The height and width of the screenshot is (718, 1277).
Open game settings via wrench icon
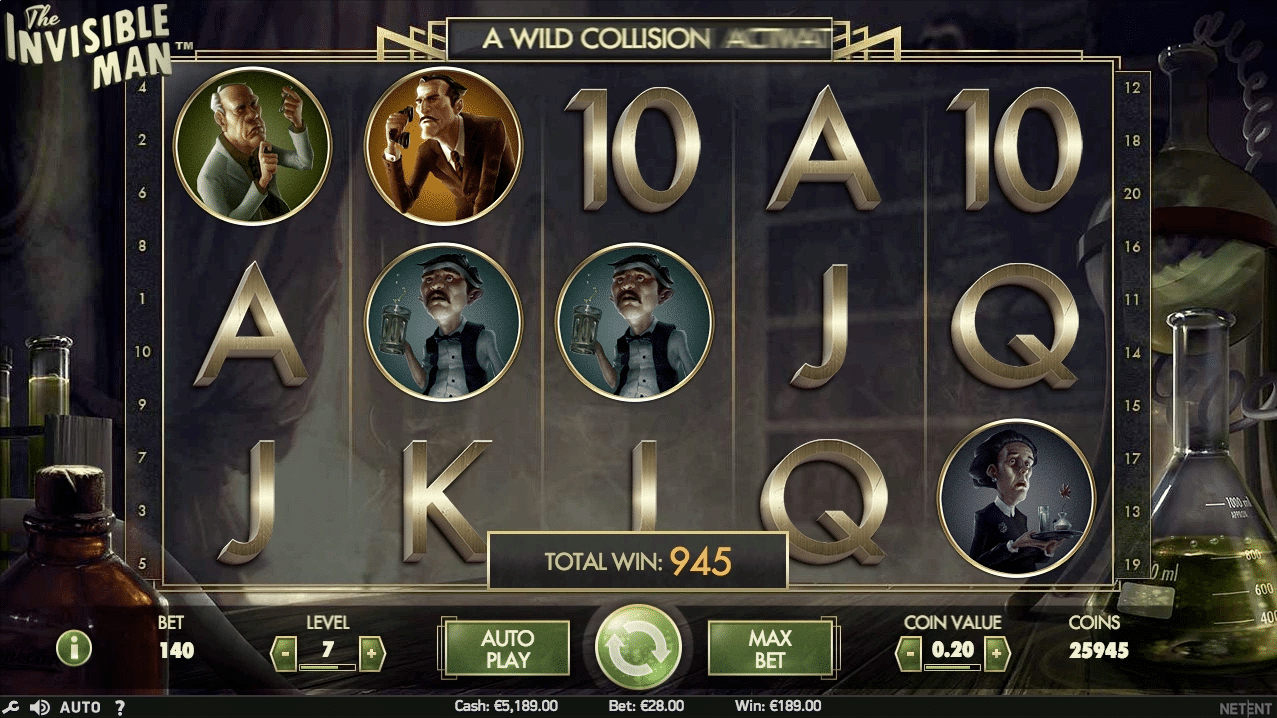point(10,707)
